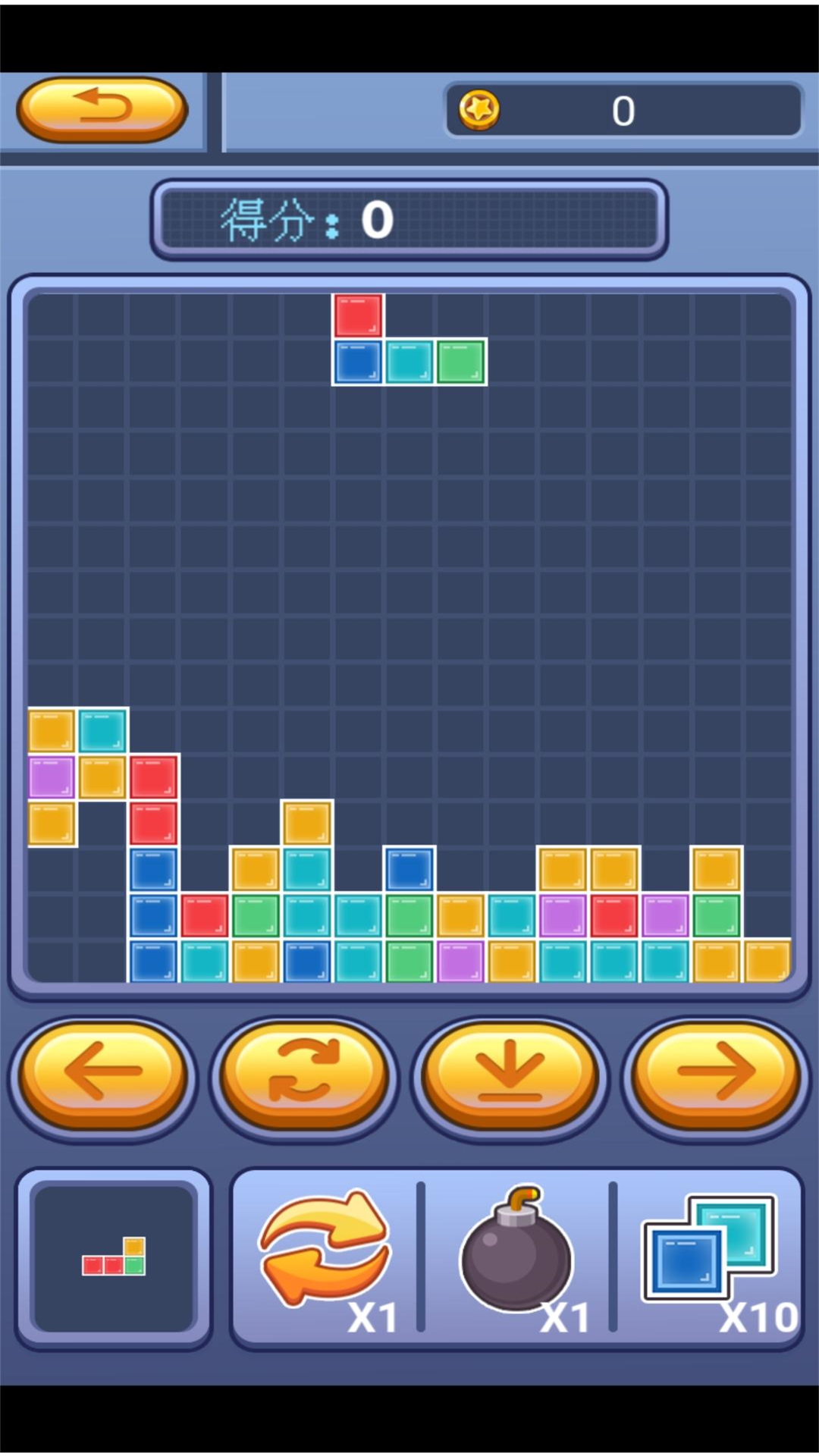Drop the piece with the down button
The image size is (819, 1456).
coord(510,1075)
